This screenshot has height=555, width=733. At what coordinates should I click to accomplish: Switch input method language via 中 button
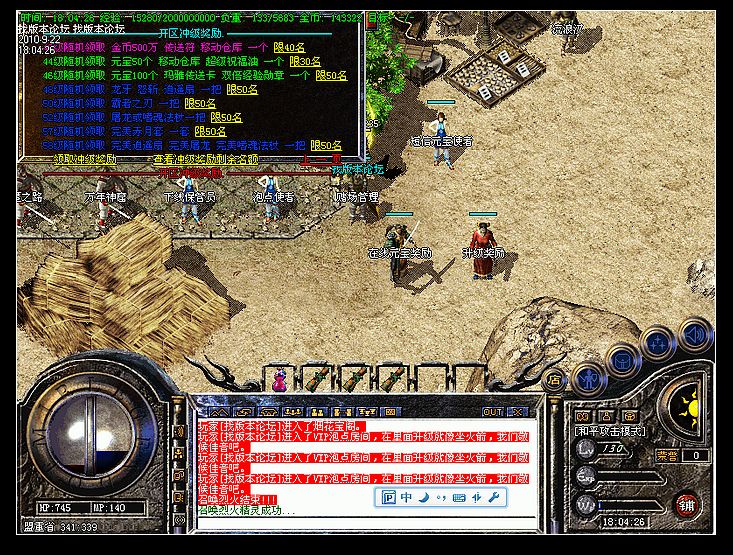(x=407, y=497)
